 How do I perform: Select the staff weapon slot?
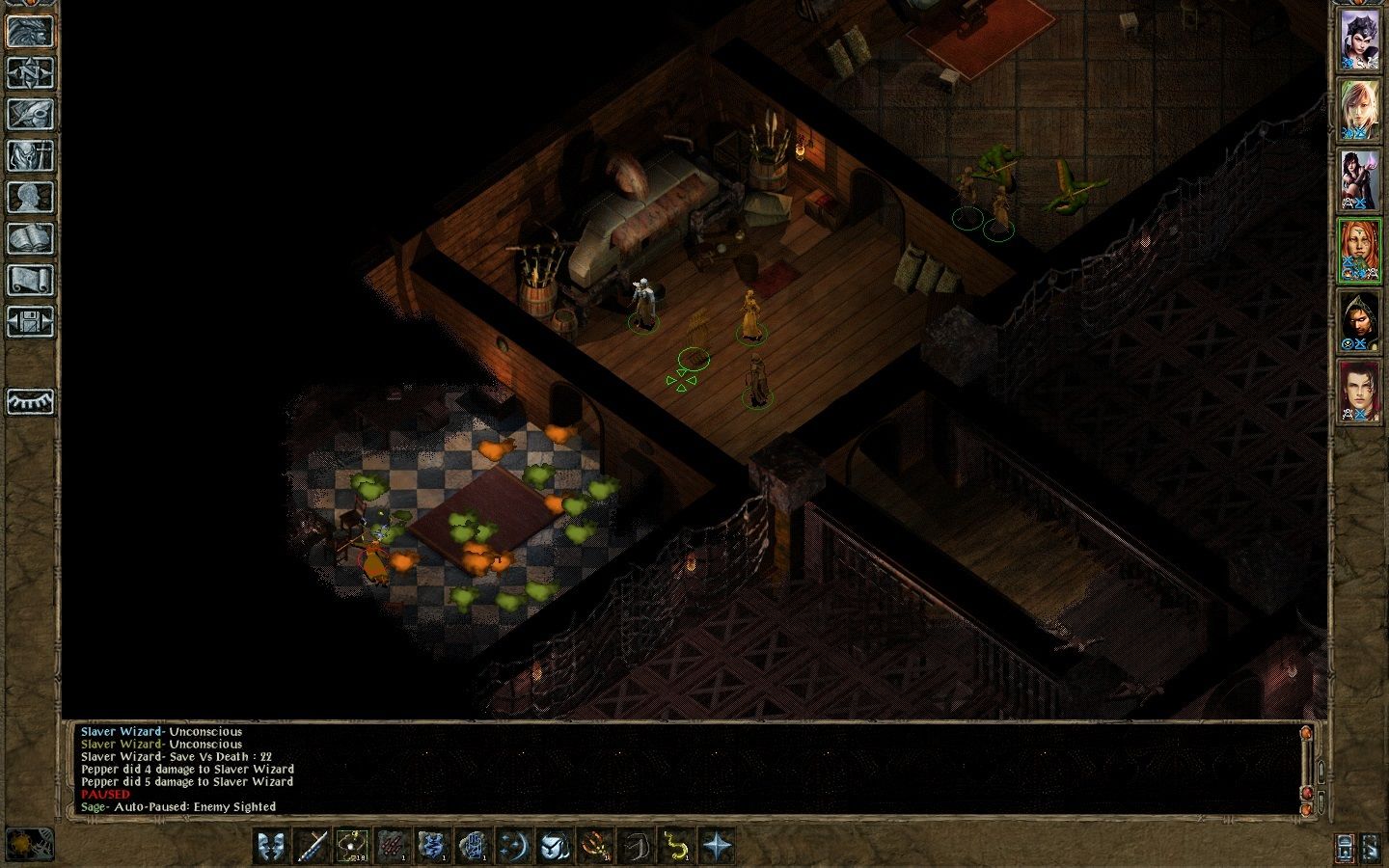[x=312, y=846]
